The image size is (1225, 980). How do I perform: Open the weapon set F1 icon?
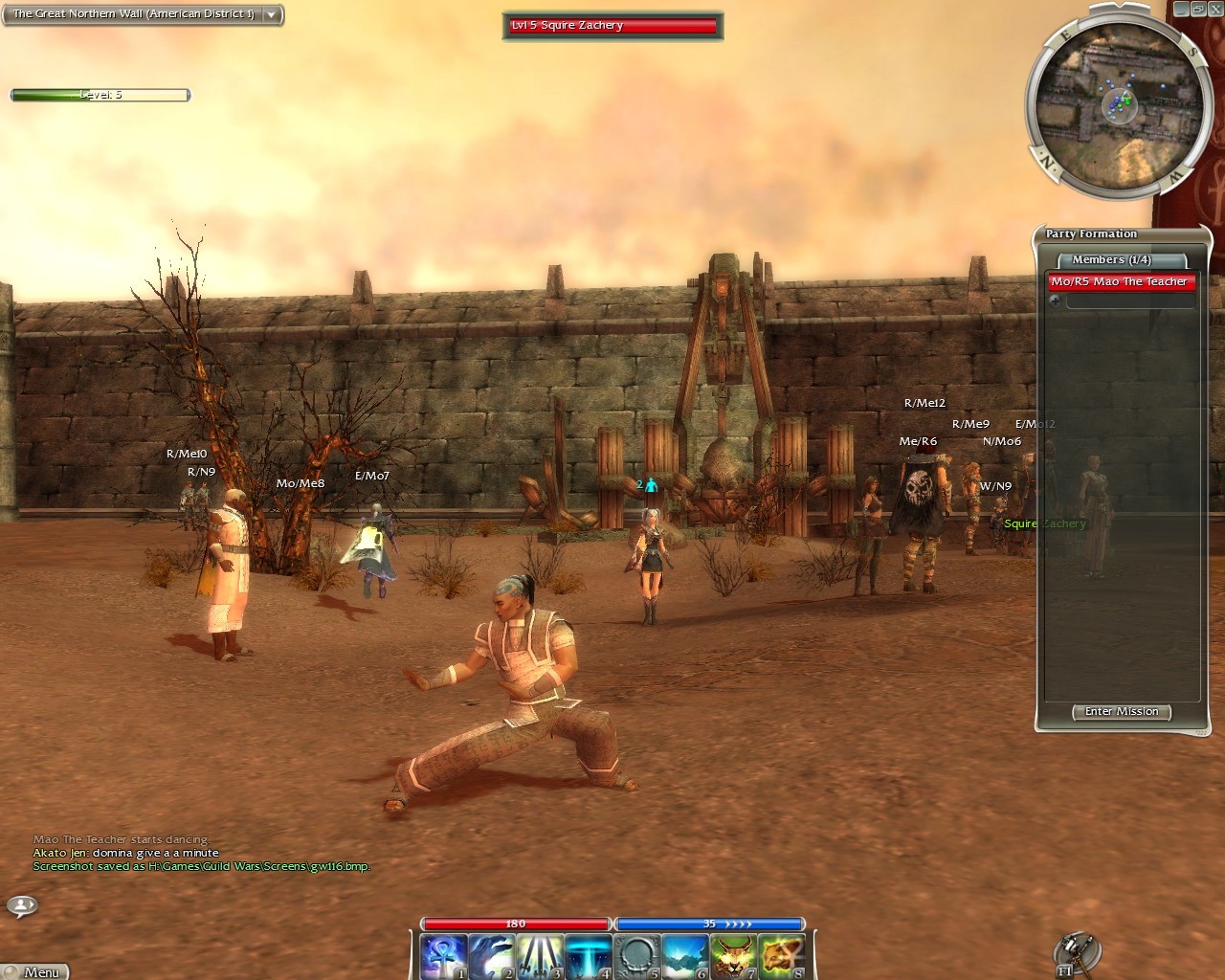pyautogui.click(x=1076, y=952)
